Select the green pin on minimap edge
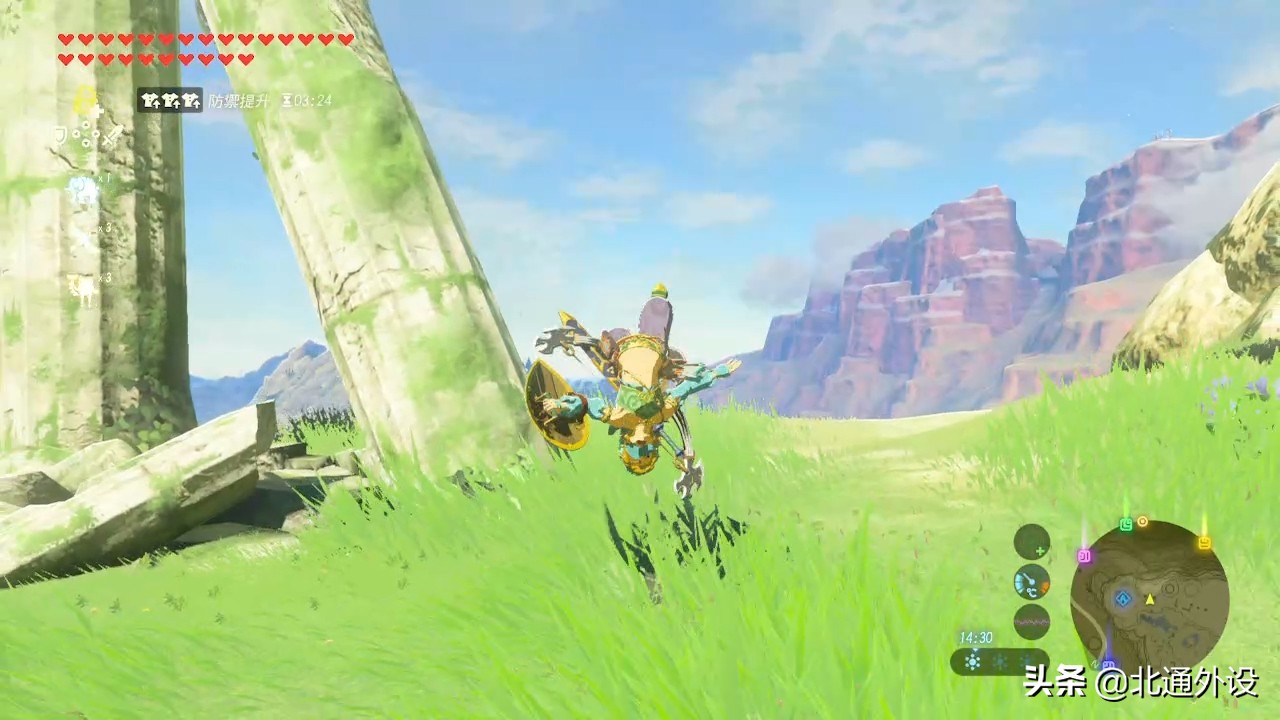 point(1126,523)
